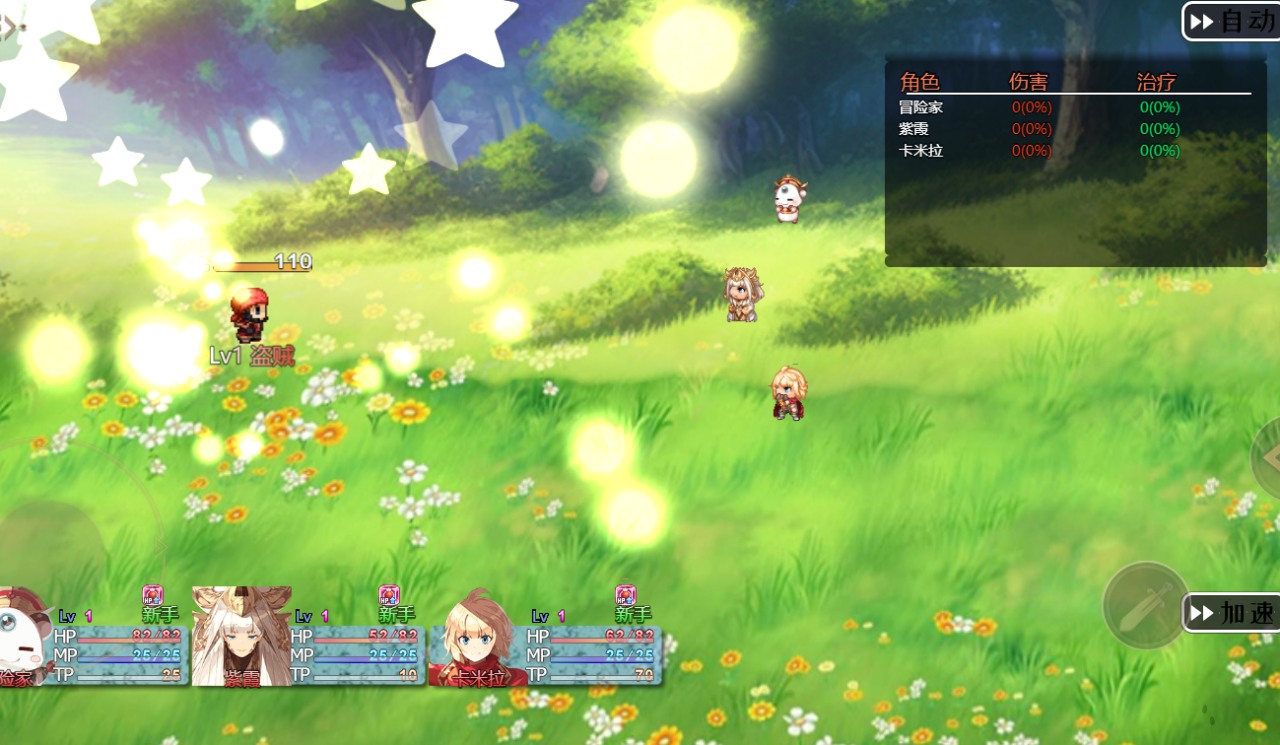Click 卡米拉's 0(0%) healing value
This screenshot has width=1280, height=745.
point(1158,150)
